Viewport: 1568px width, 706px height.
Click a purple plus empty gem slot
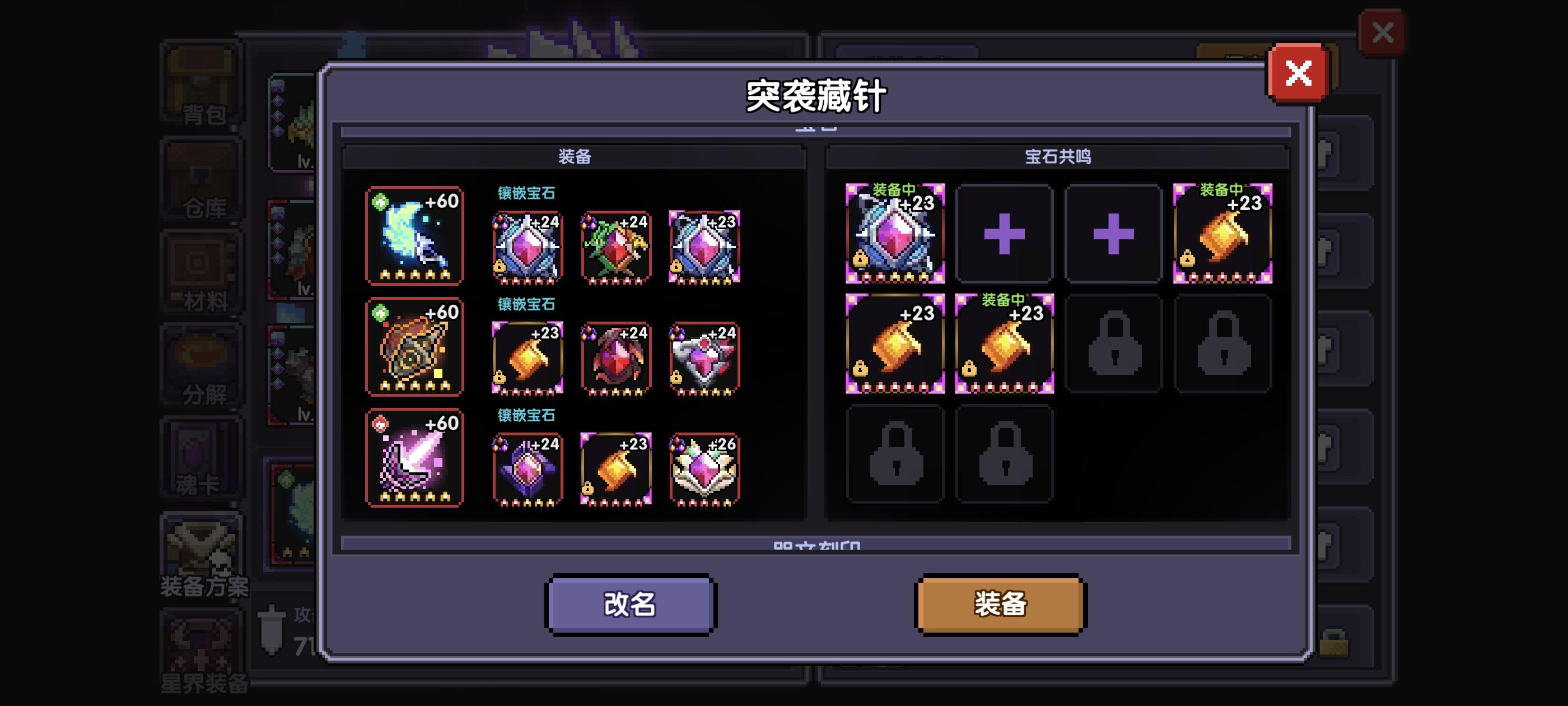1004,235
